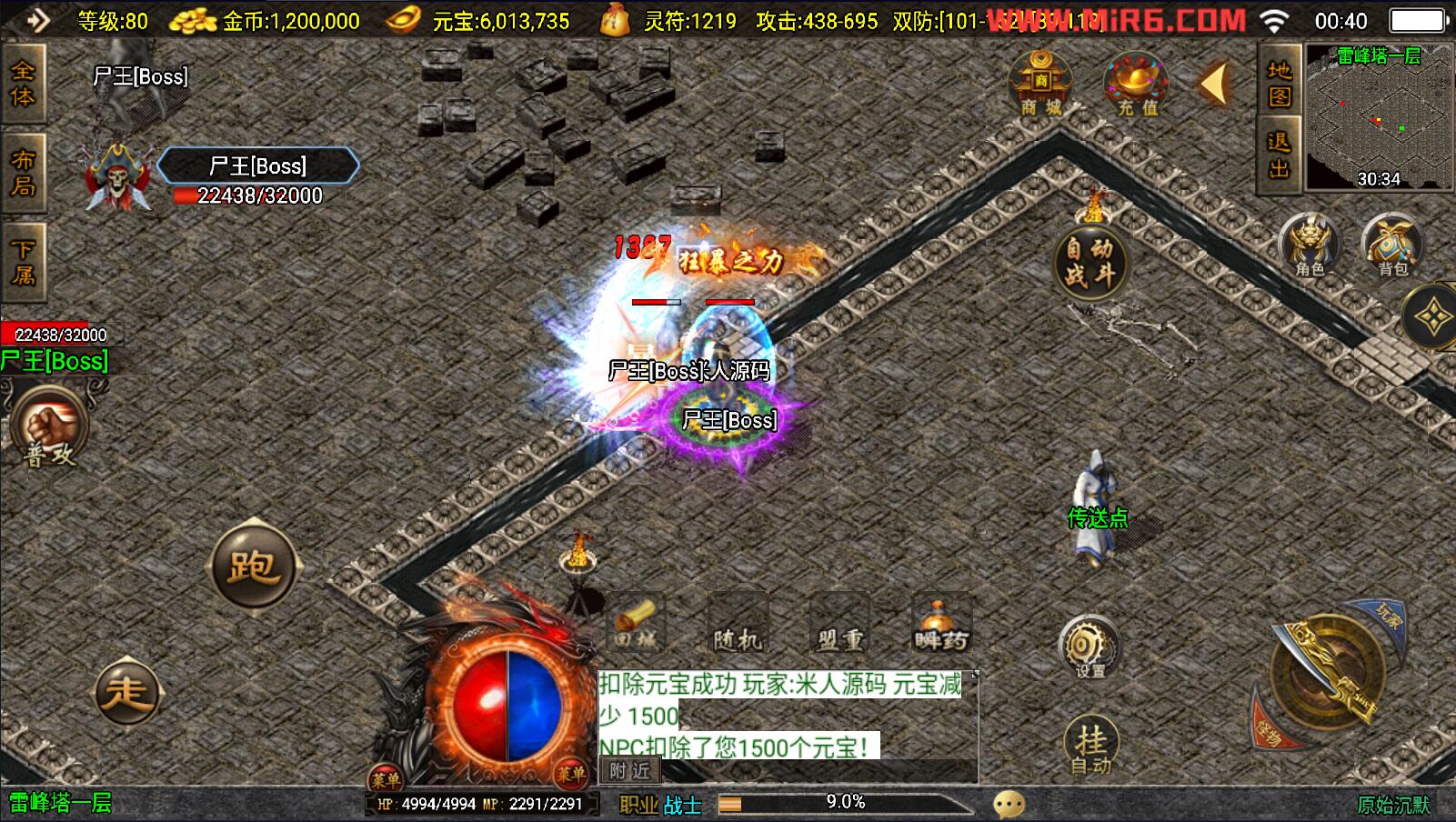Use the 瞬药 instant potion
Screen dimensions: 1456x822
click(x=941, y=626)
